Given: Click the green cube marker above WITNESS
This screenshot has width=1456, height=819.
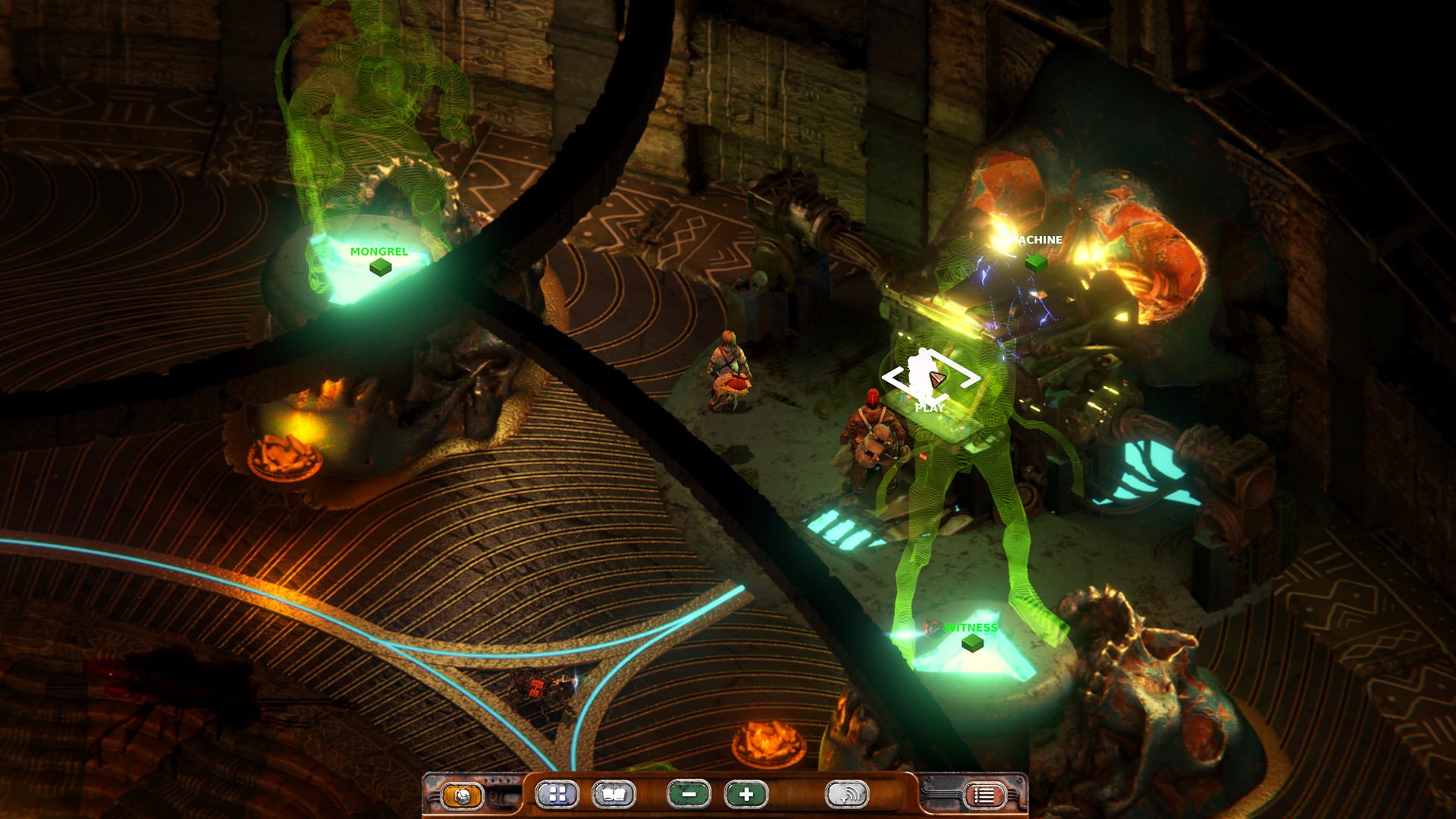Looking at the screenshot, I should (x=973, y=645).
